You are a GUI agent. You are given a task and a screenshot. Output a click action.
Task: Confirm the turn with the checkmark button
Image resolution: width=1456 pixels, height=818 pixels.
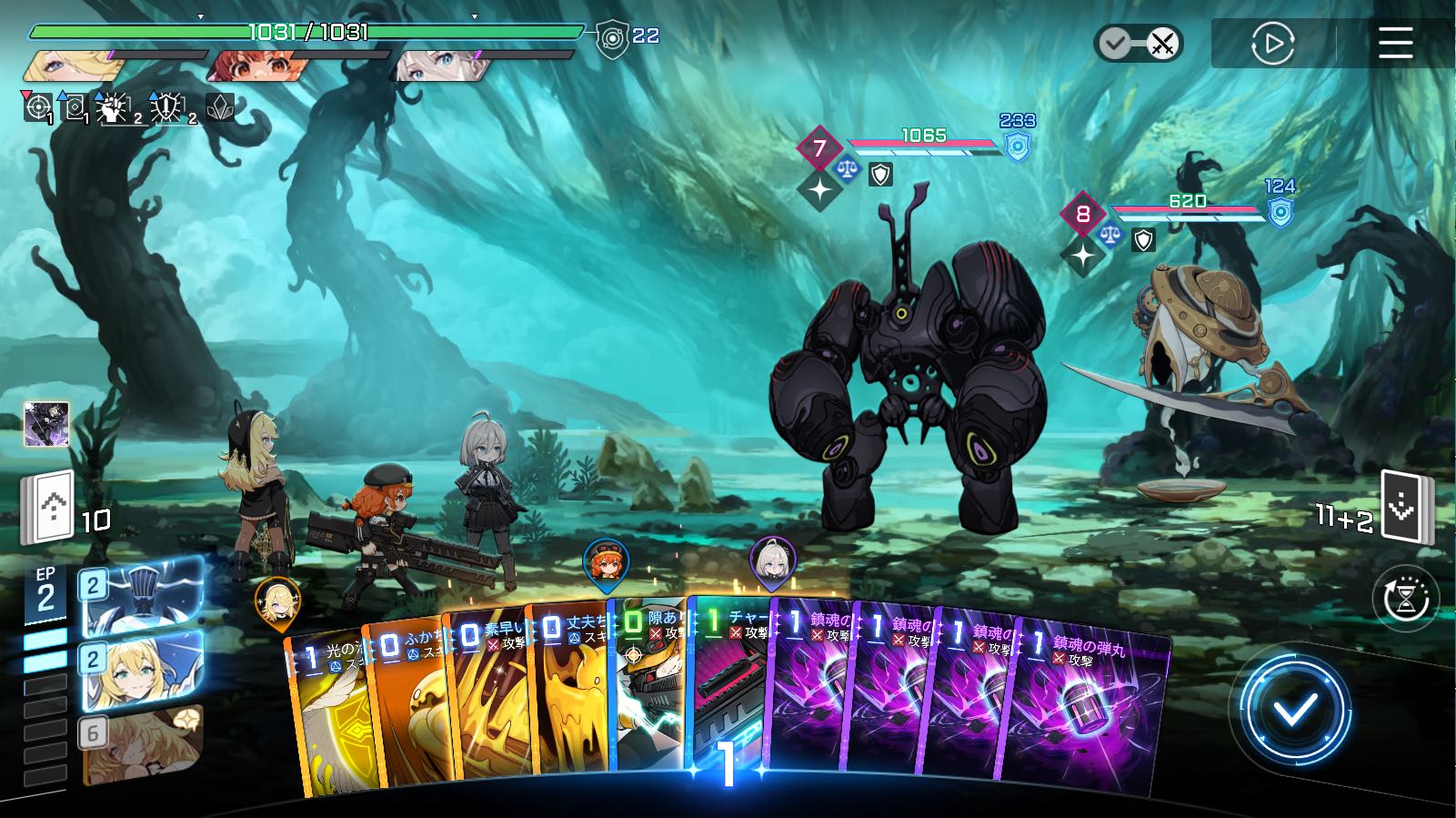coord(1295,710)
